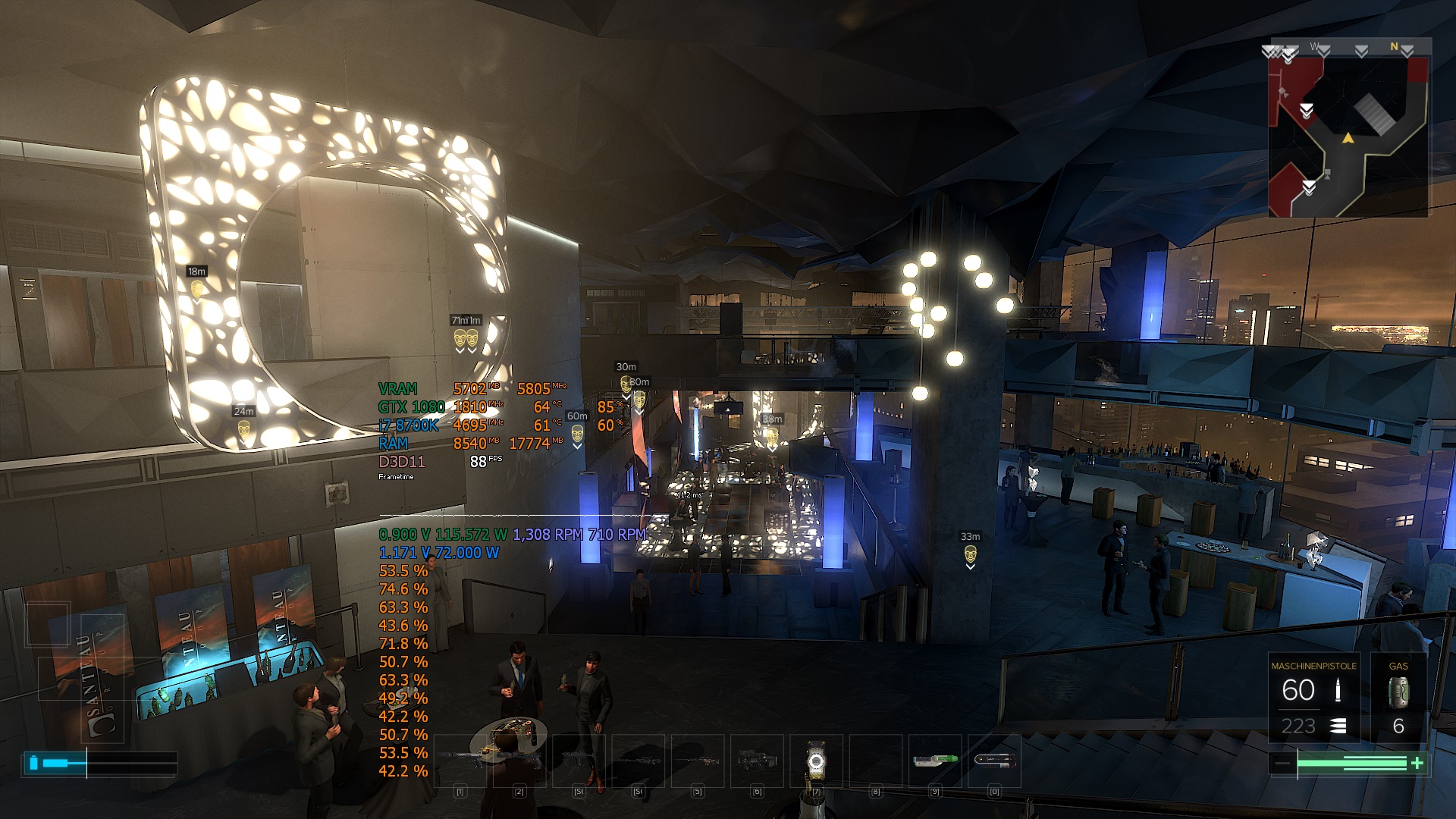Image resolution: width=1456 pixels, height=819 pixels.
Task: Click the yellow N compass marker
Action: [1394, 47]
